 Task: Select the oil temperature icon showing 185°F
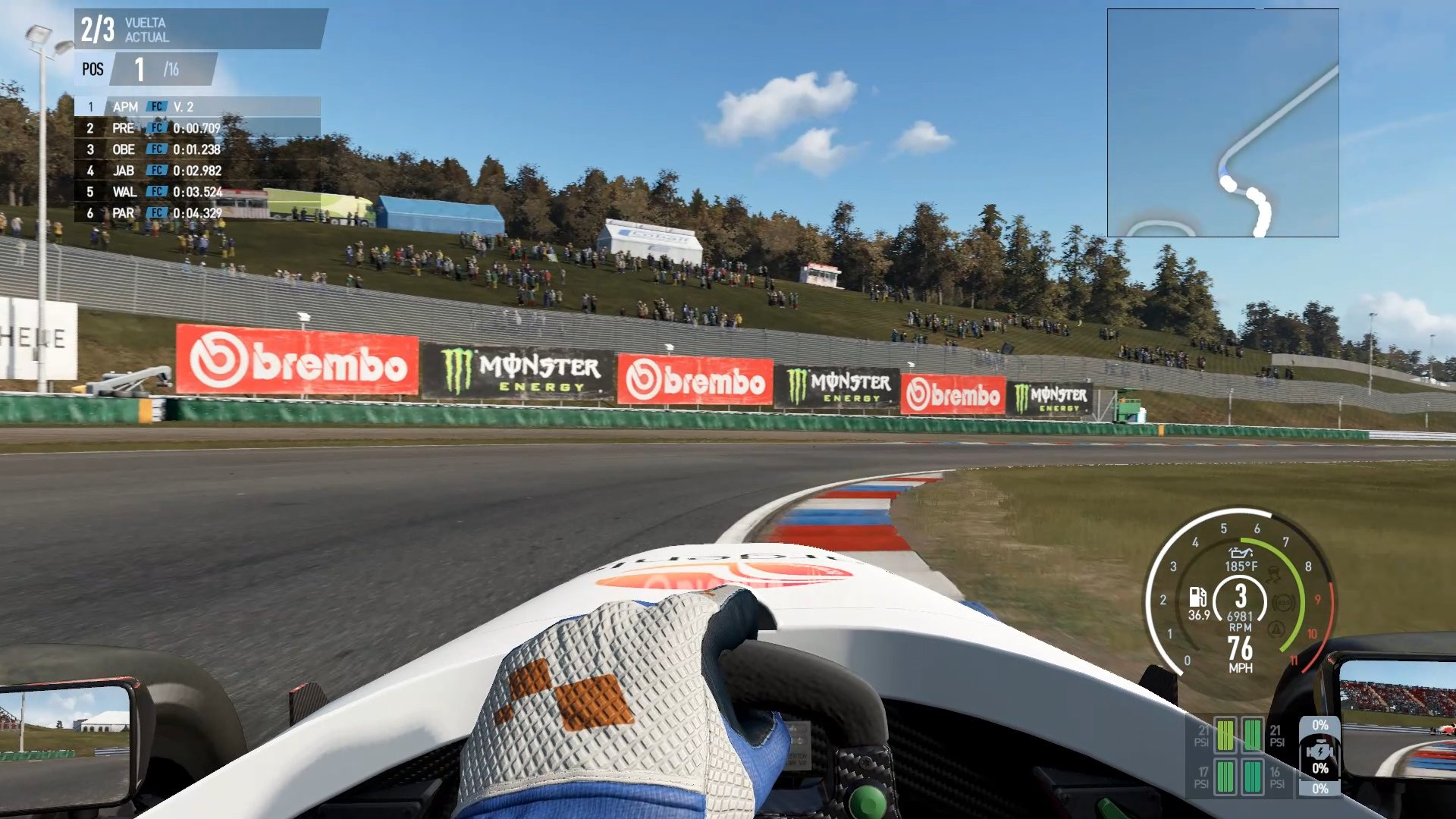click(1241, 554)
